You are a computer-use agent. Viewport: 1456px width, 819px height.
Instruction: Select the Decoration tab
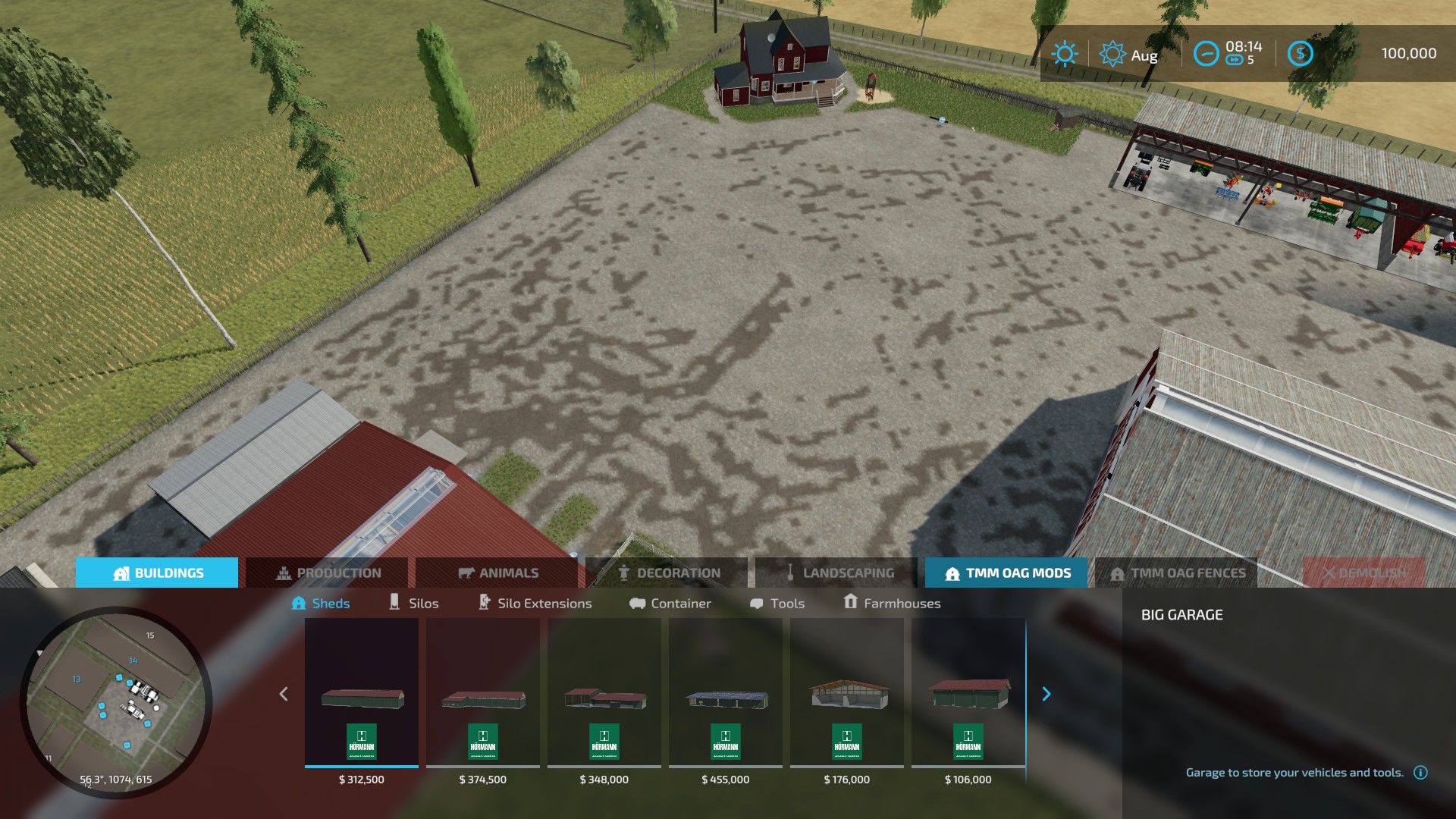pyautogui.click(x=667, y=573)
